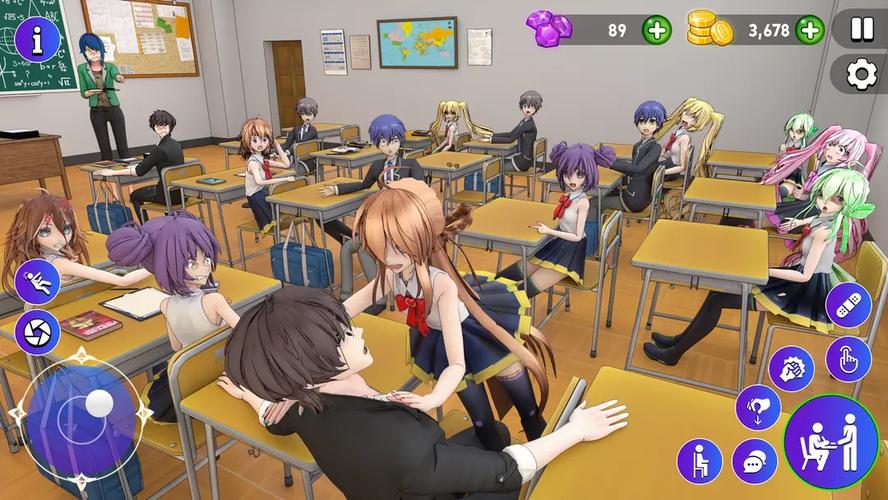Screen dimensions: 888x500
Task: Open the info button
Action: tap(37, 39)
